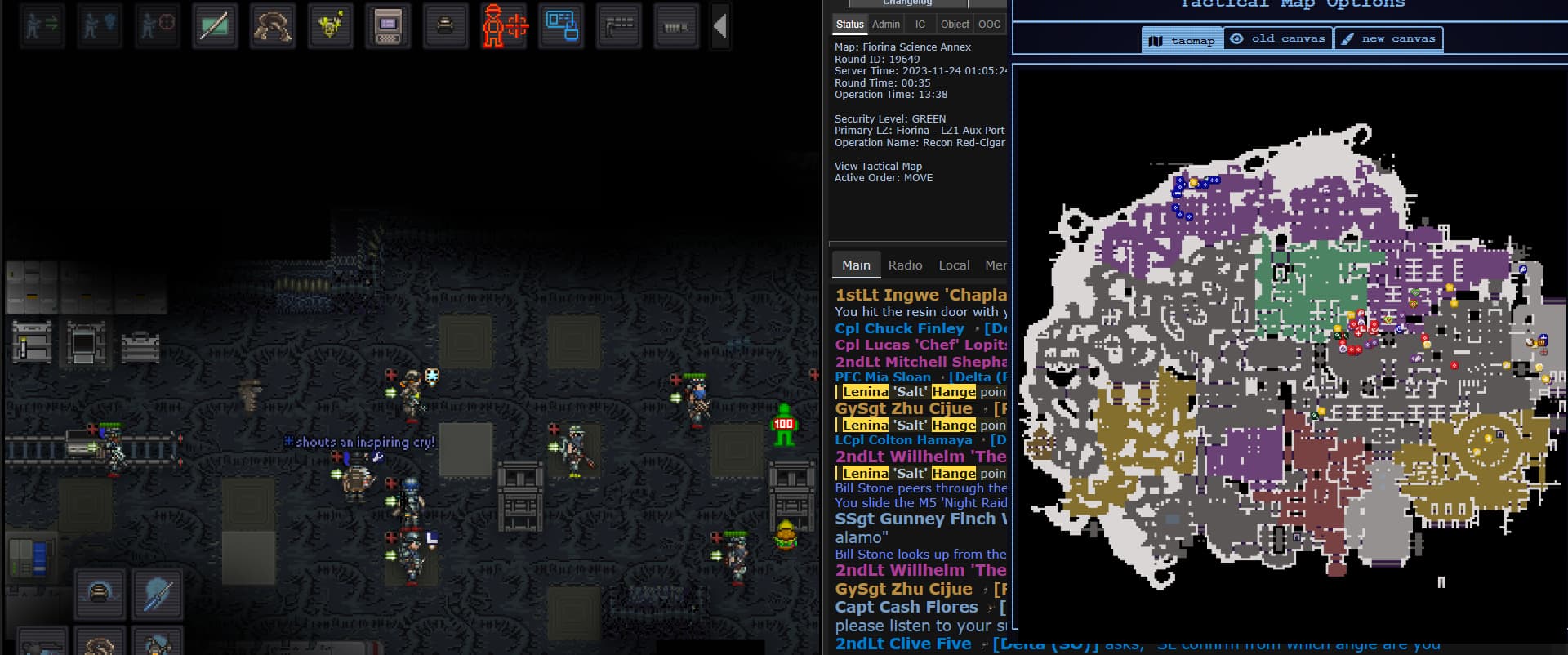Create a new canvas
The height and width of the screenshot is (655, 1568).
coord(1388,39)
